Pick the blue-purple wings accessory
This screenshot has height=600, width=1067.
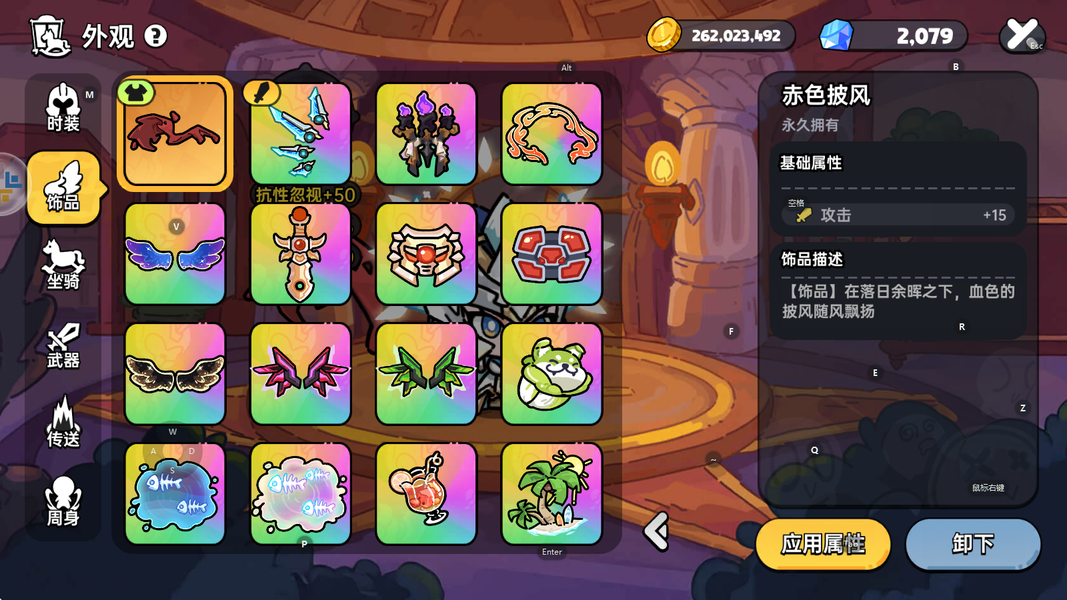[x=175, y=254]
